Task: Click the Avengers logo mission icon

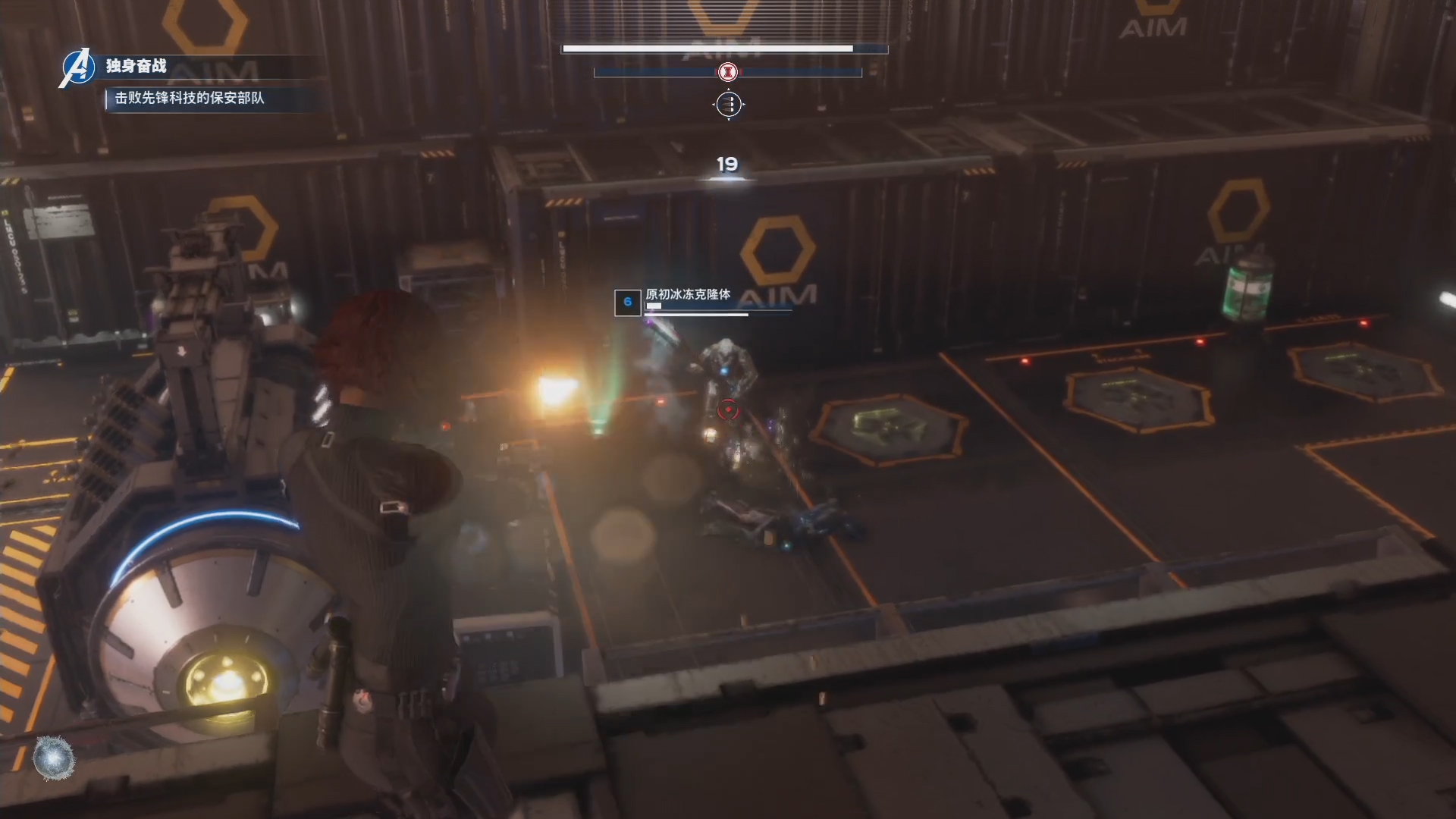Action: (77, 67)
